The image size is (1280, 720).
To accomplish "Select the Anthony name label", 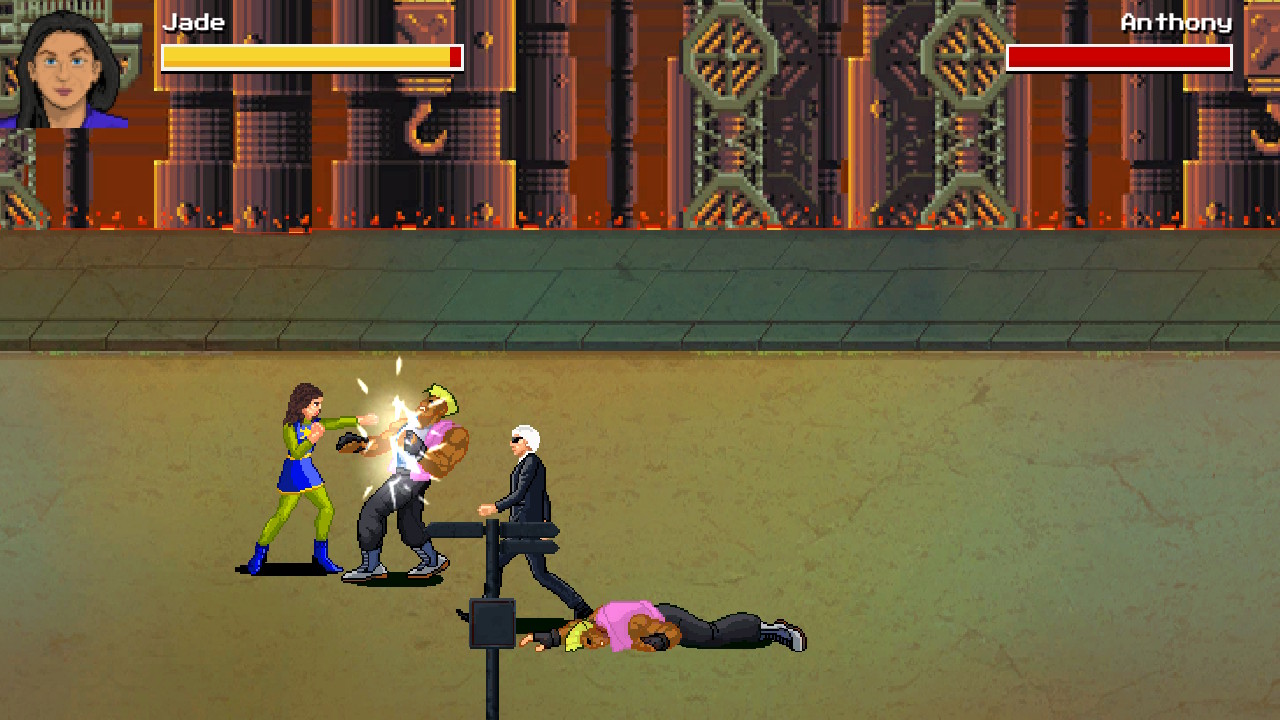I will click(1175, 22).
